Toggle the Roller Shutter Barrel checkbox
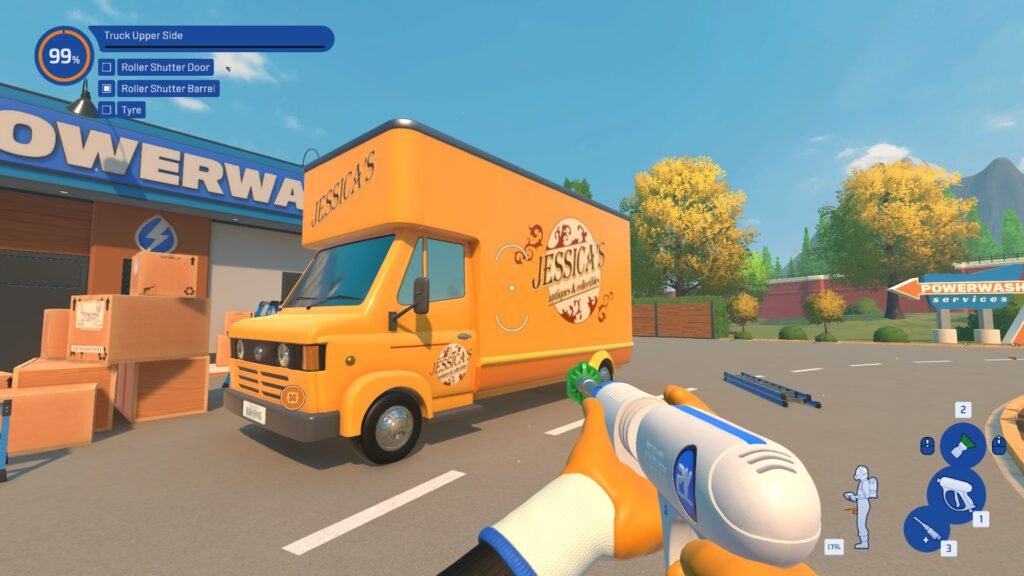Viewport: 1024px width, 576px height. (106, 88)
